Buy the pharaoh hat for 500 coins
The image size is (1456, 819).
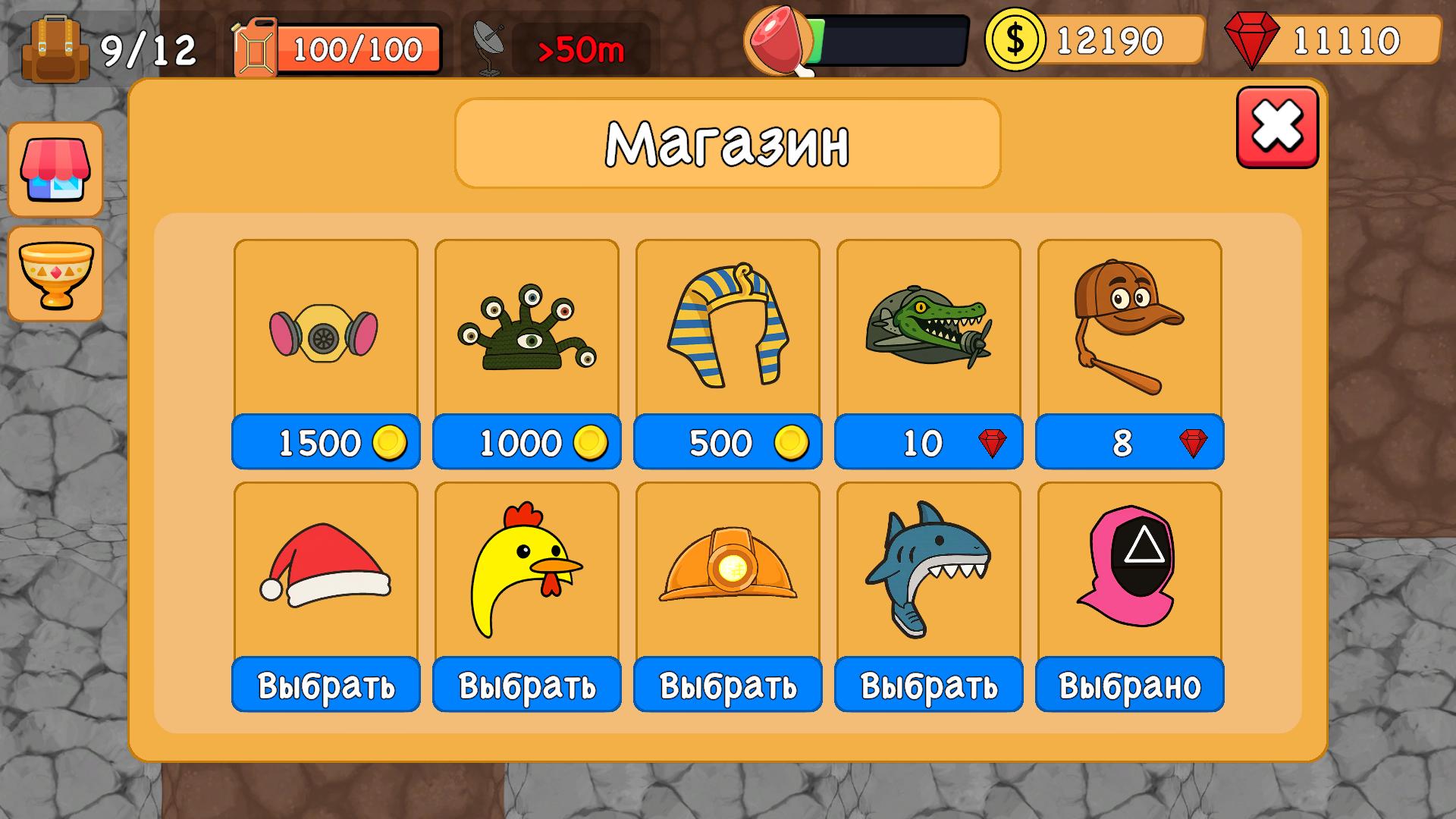(726, 442)
